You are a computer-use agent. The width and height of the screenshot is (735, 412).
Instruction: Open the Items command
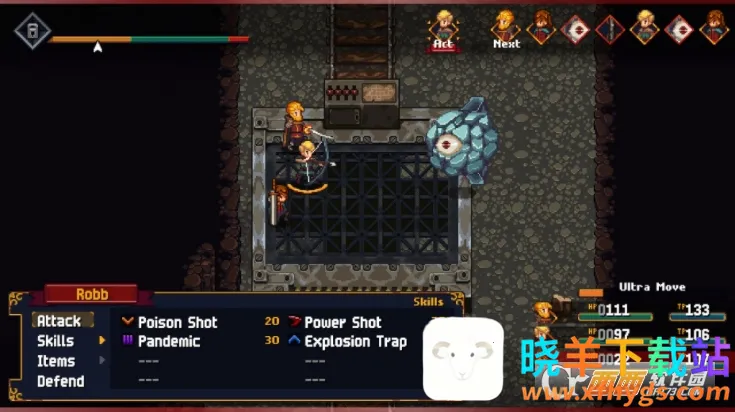[56, 361]
